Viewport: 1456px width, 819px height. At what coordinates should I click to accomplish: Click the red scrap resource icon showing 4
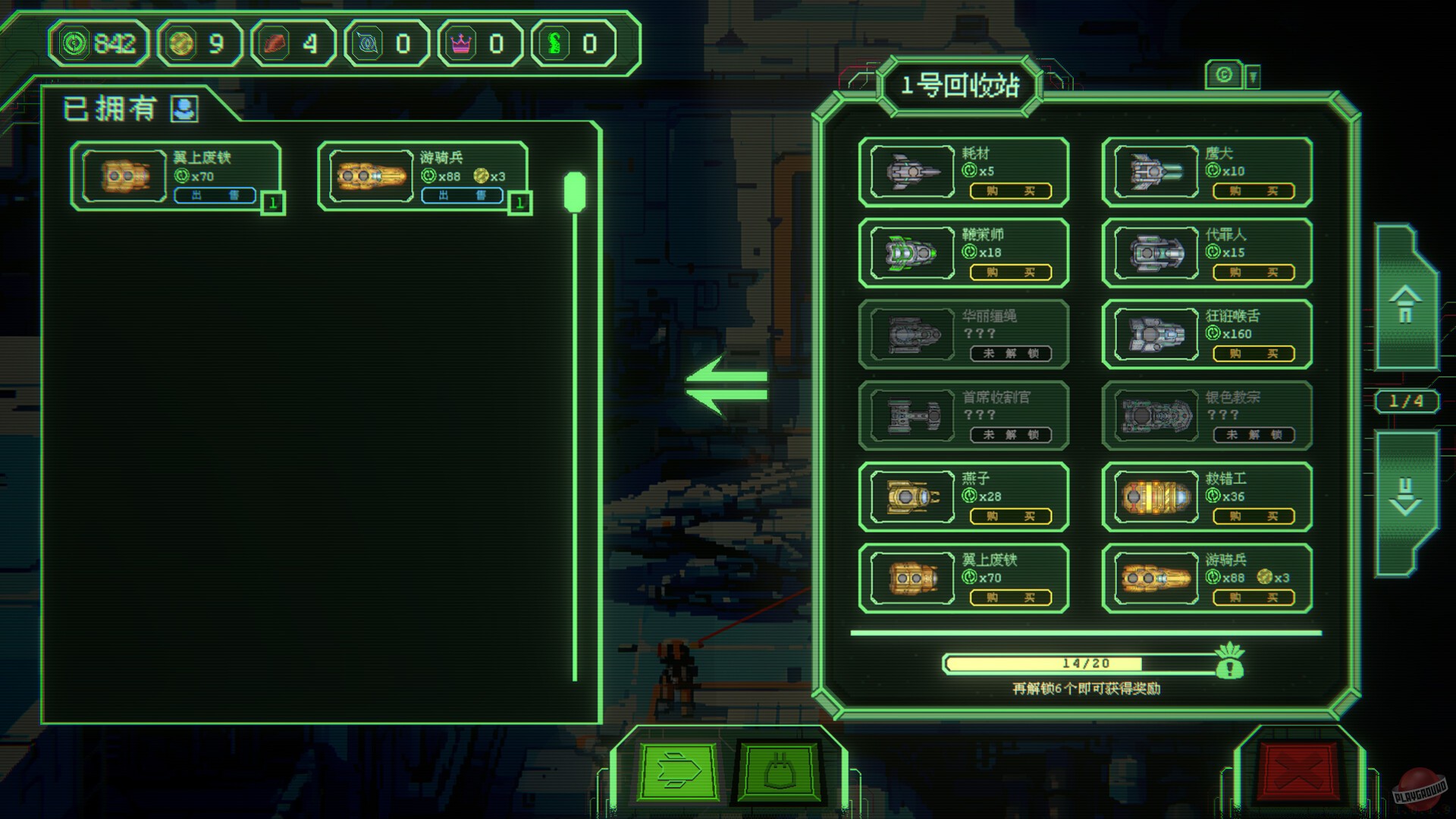[x=274, y=44]
